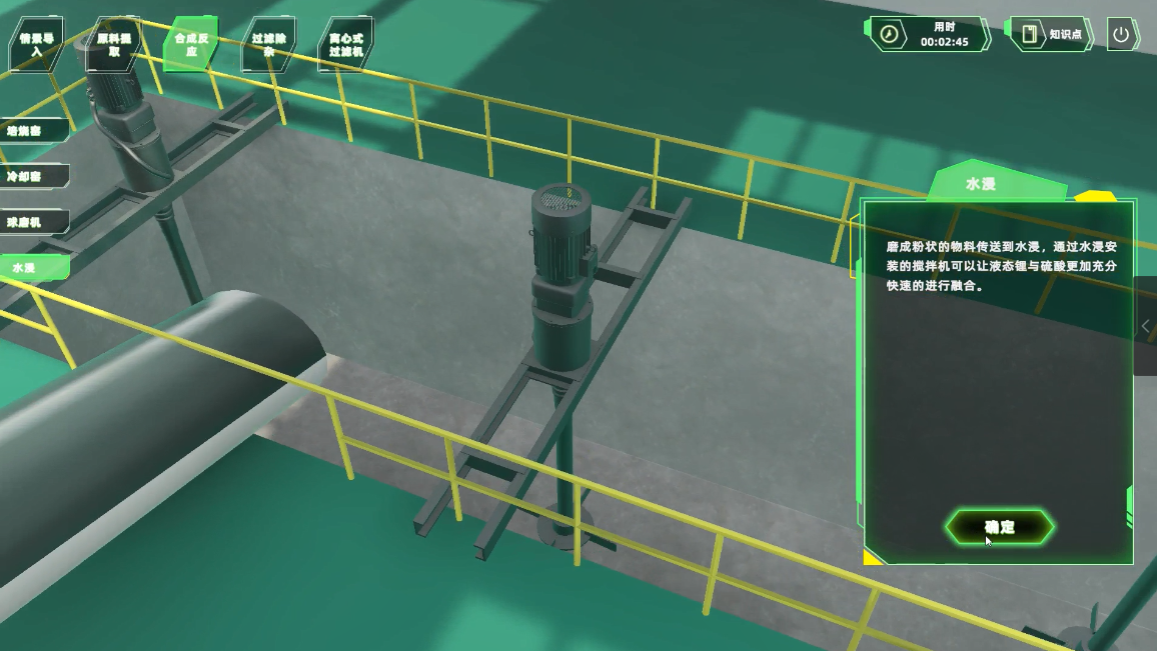Switch to the 原料提取 stage

pyautogui.click(x=114, y=44)
